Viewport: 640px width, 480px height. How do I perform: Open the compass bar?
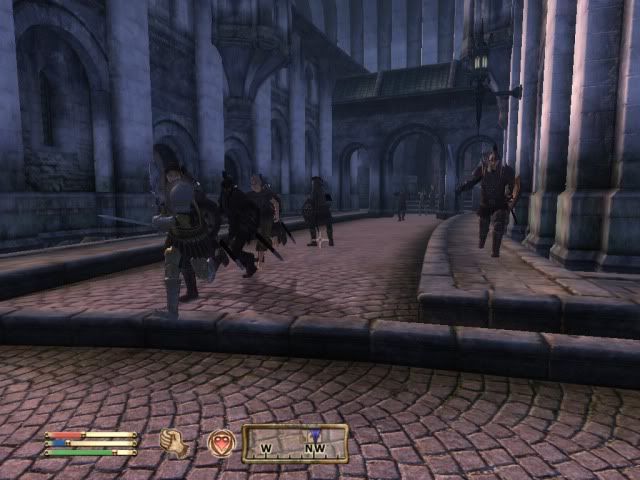point(295,443)
